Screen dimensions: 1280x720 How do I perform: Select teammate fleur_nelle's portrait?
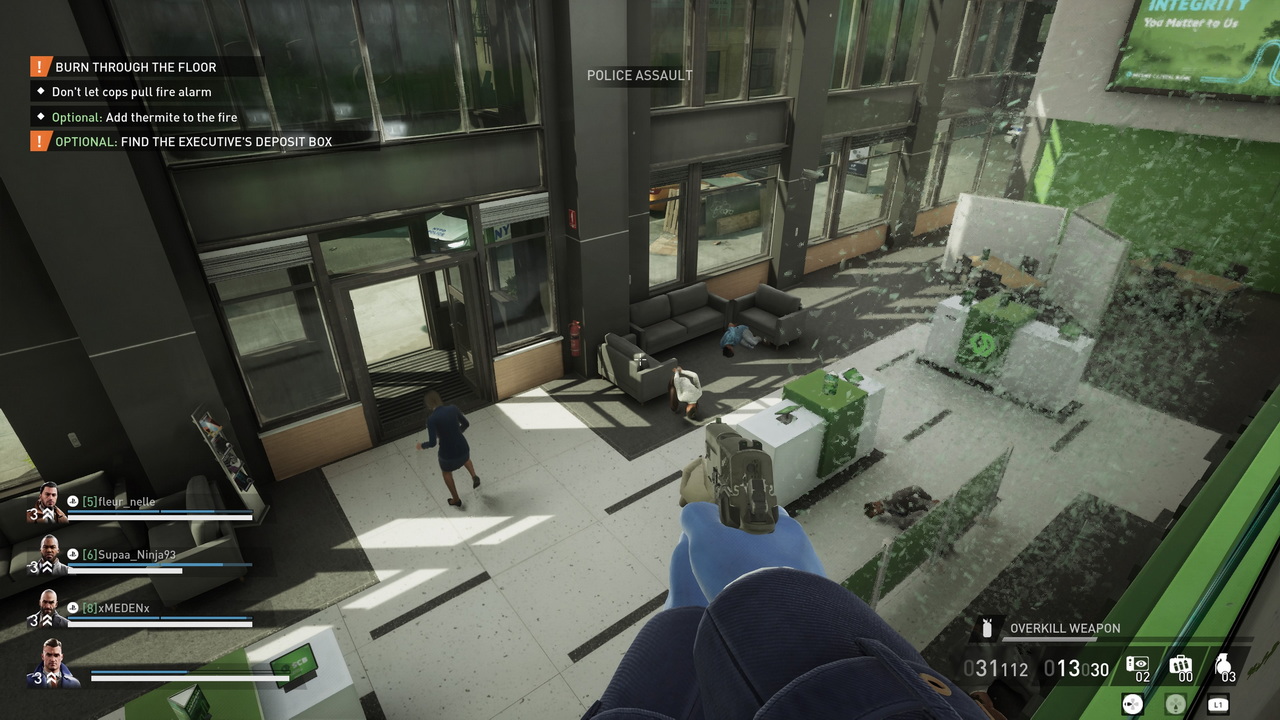point(52,503)
